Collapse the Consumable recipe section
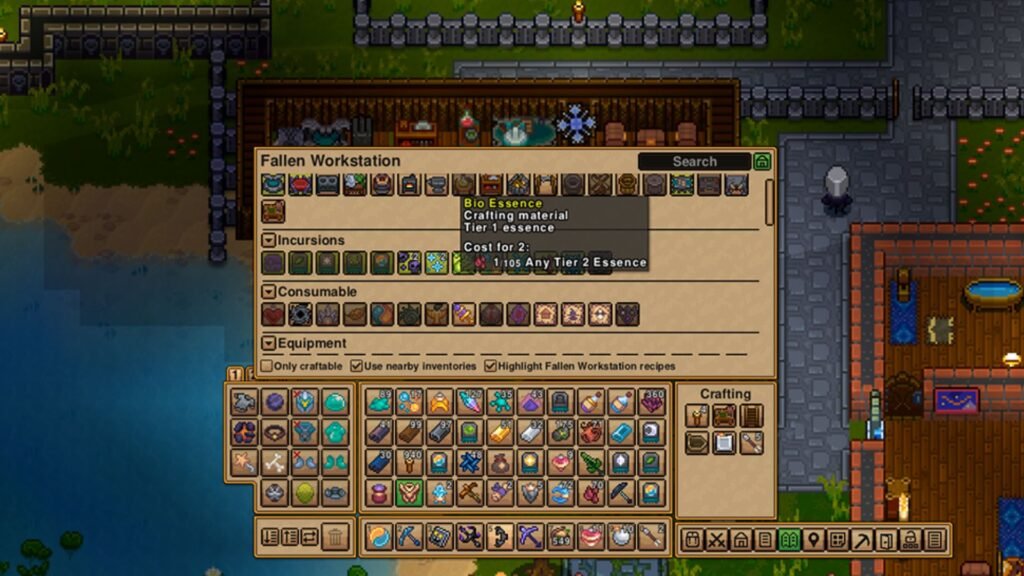Viewport: 1024px width, 576px height. [x=269, y=292]
